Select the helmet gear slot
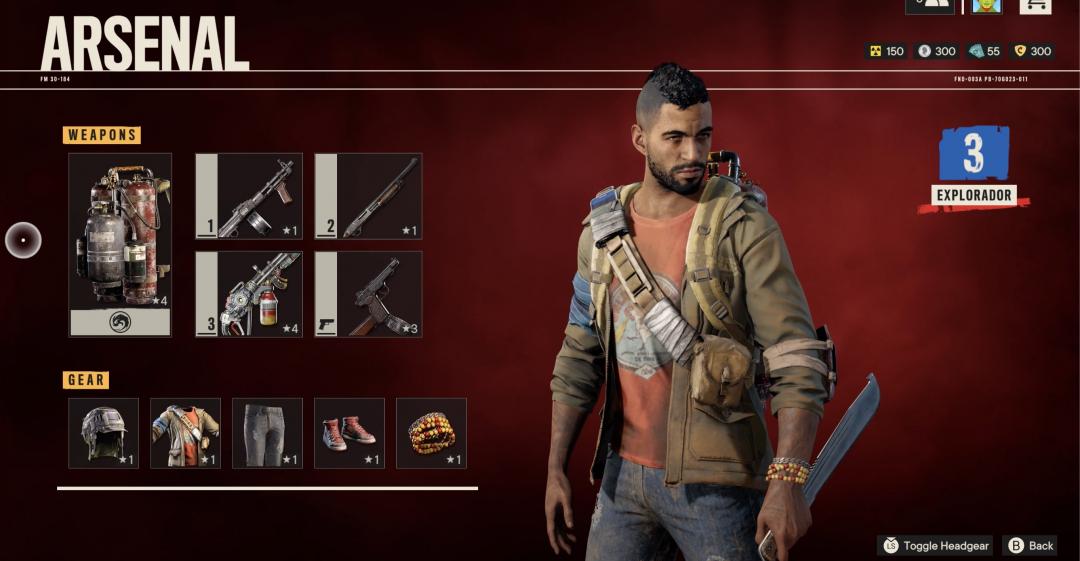1080x561 pixels. pyautogui.click(x=103, y=433)
